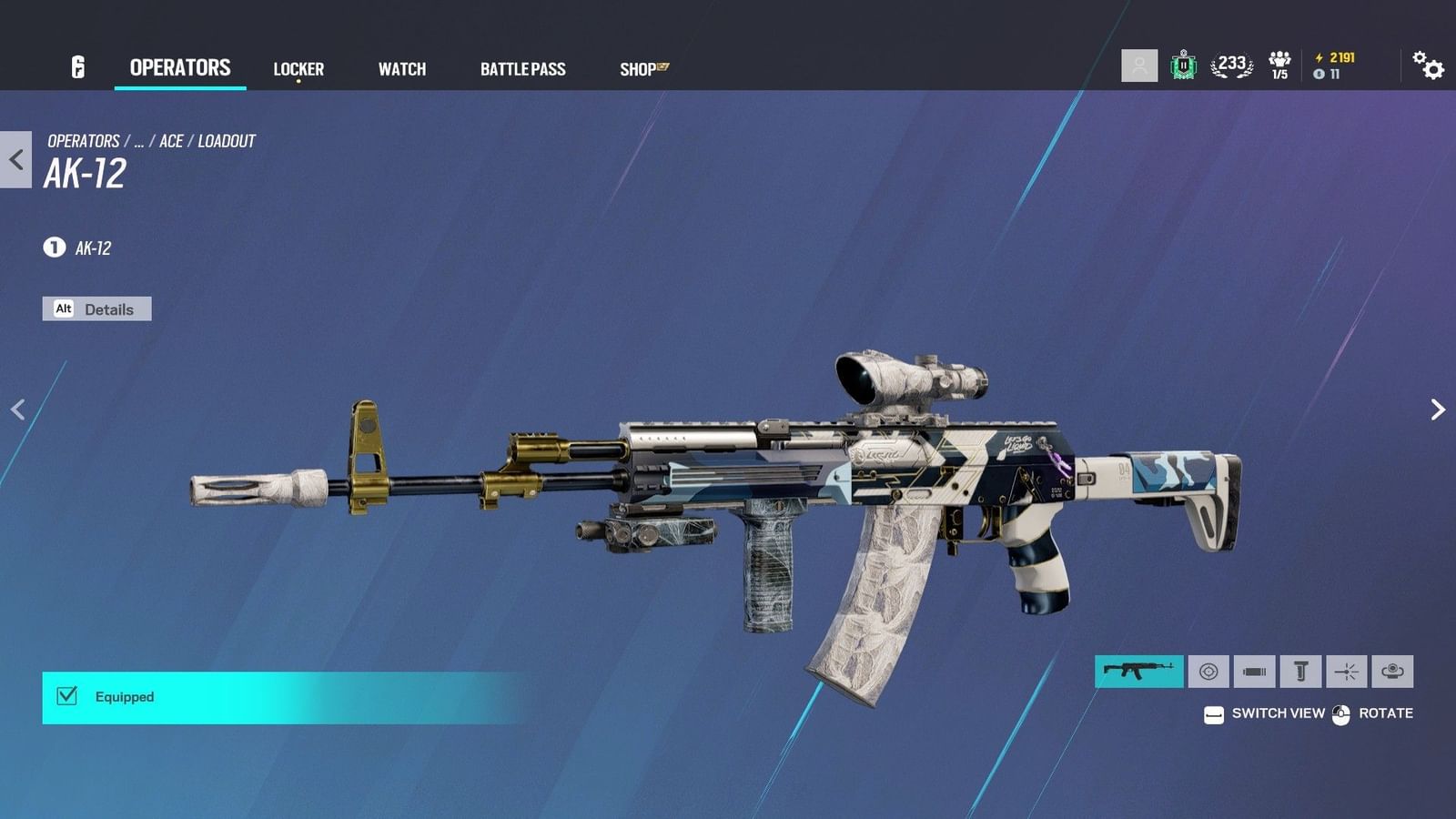Screen dimensions: 1456x819
Task: Open the BATTLE PASS tab
Action: pyautogui.click(x=523, y=67)
